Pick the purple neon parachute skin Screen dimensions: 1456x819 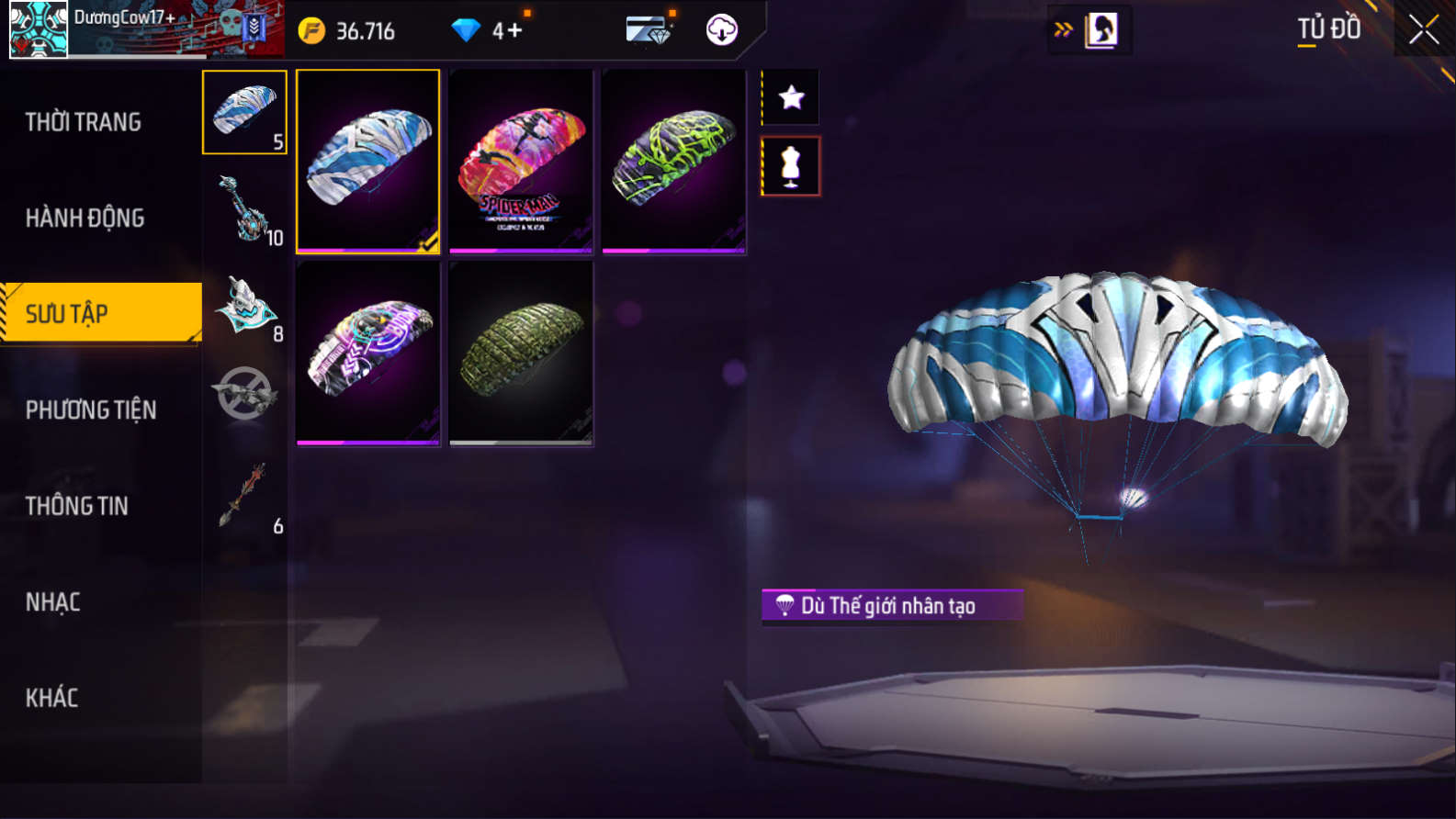[368, 353]
